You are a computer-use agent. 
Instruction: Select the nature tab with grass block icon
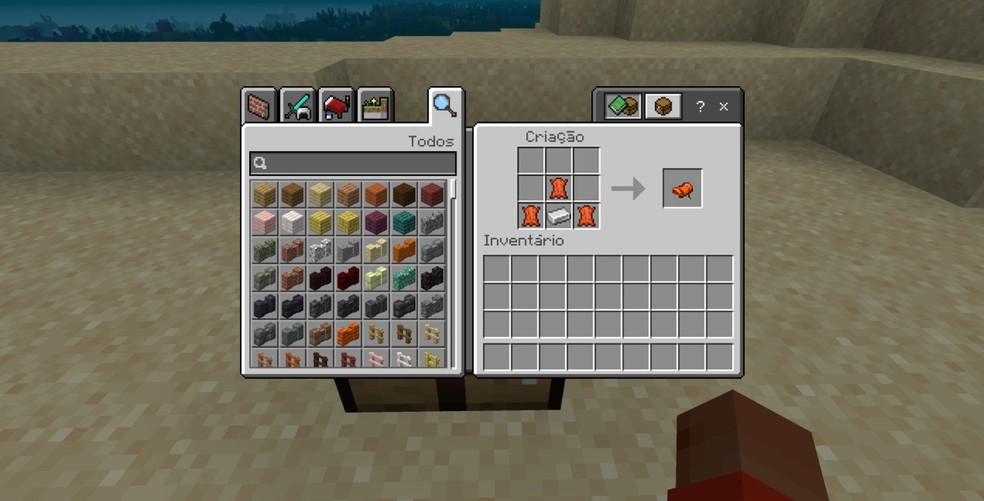[375, 106]
